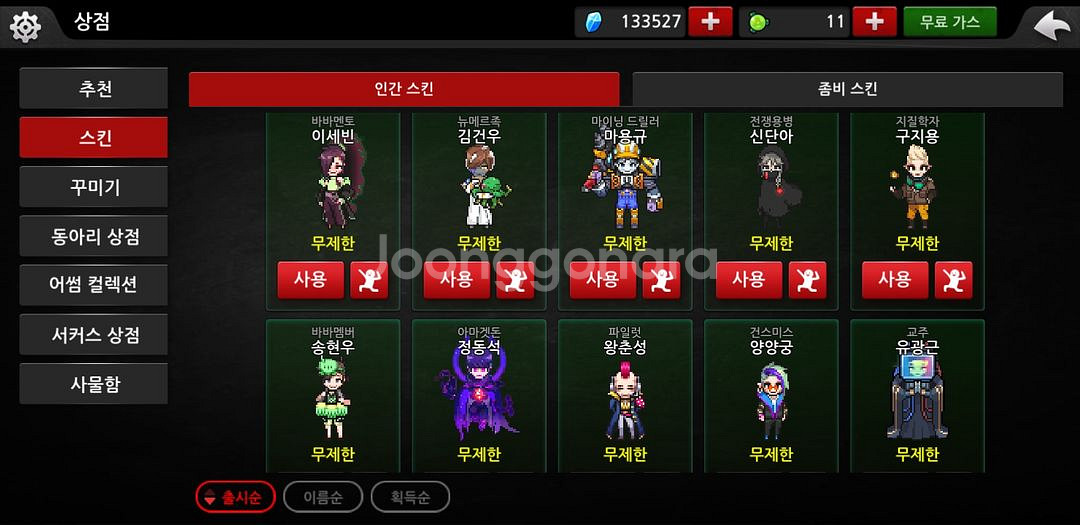Sort skins by 이름순

pos(322,497)
